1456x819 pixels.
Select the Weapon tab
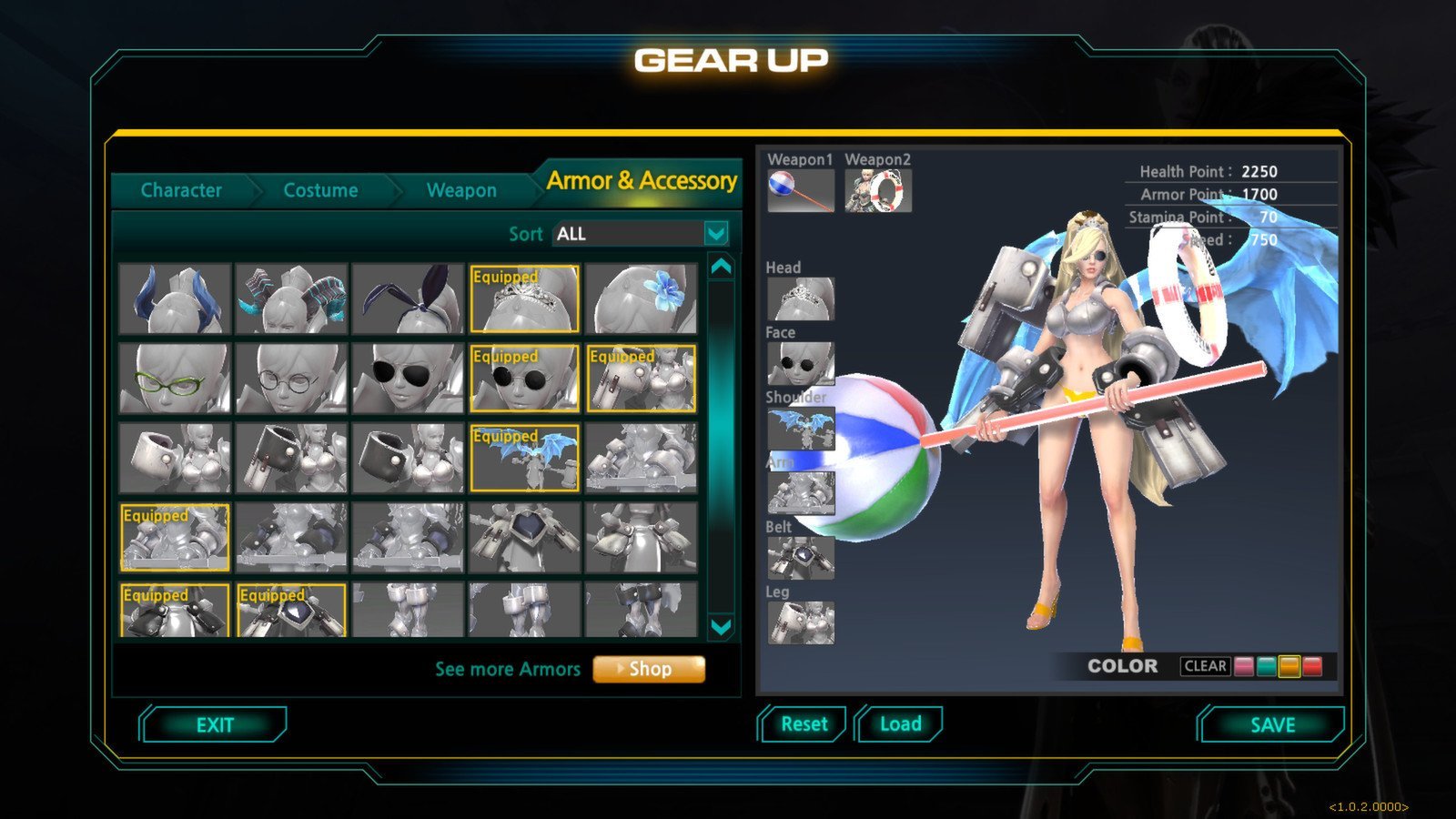pyautogui.click(x=461, y=190)
